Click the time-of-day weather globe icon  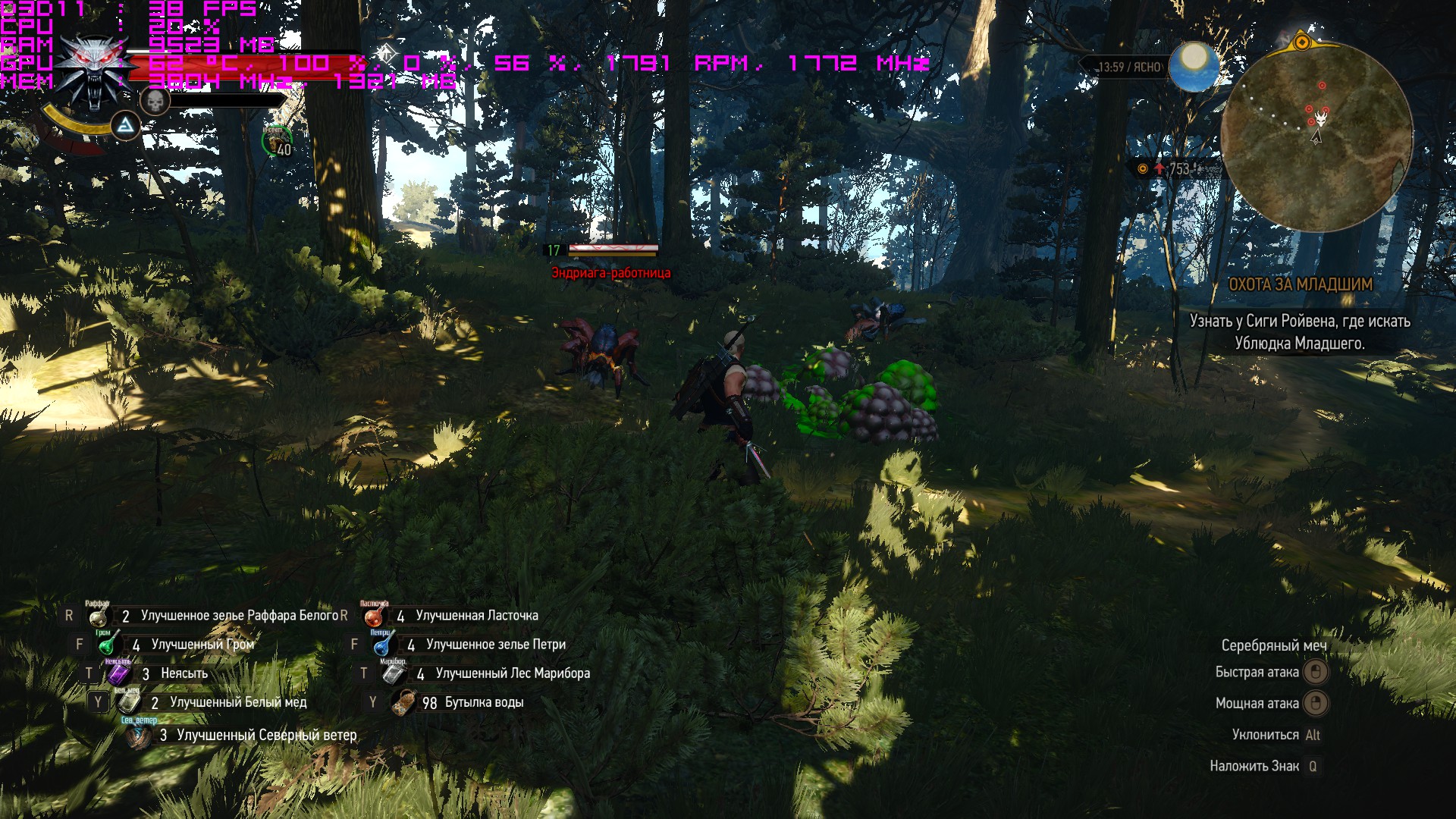1193,67
